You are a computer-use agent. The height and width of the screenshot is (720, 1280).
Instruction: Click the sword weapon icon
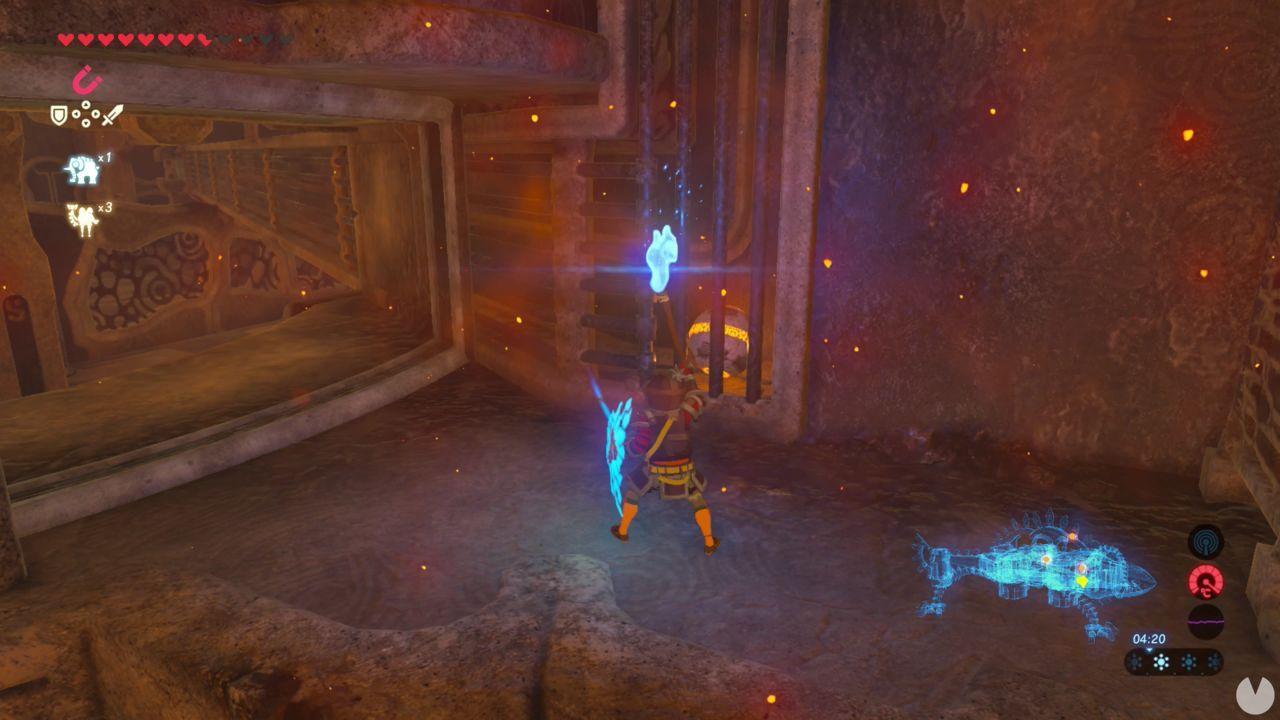(x=111, y=115)
